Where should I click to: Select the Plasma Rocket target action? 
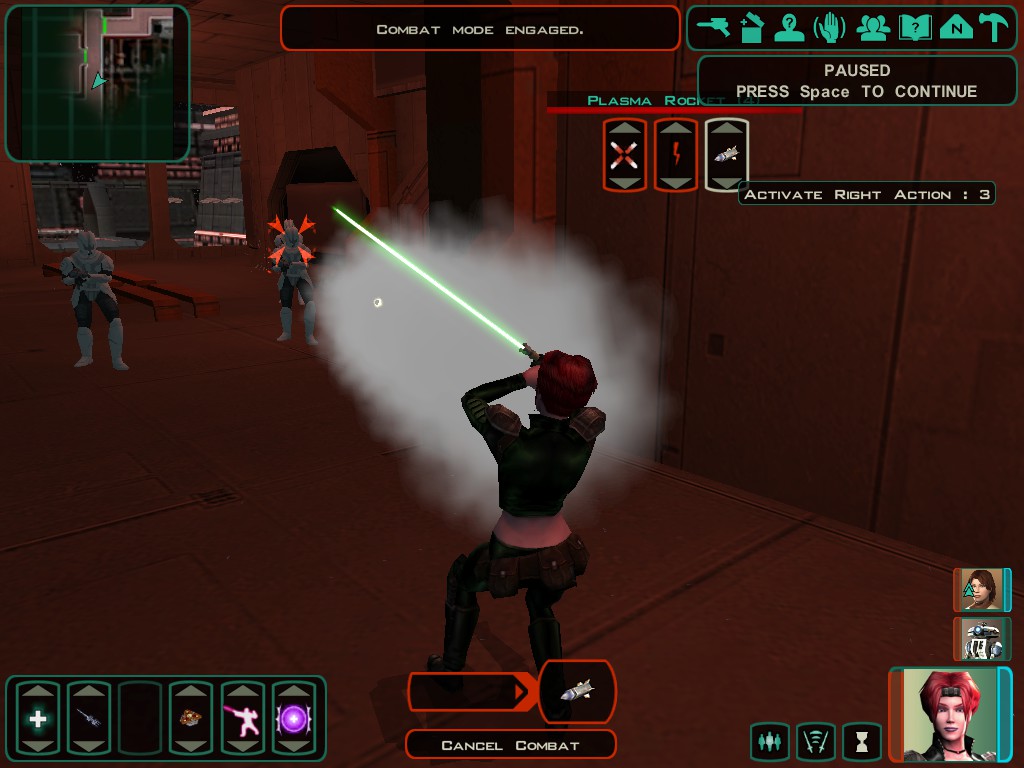pyautogui.click(x=727, y=154)
